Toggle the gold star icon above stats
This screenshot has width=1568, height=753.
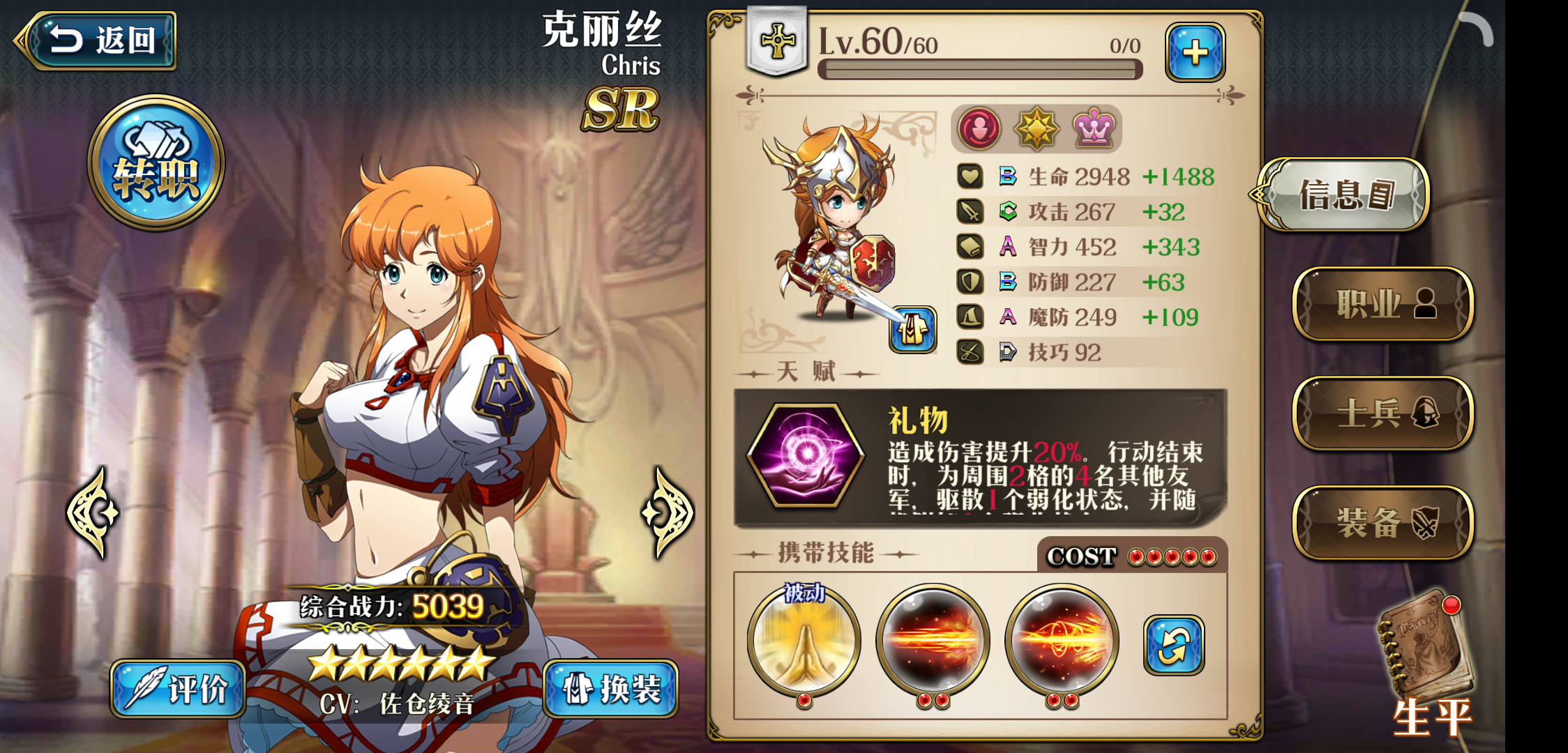coord(1039,128)
